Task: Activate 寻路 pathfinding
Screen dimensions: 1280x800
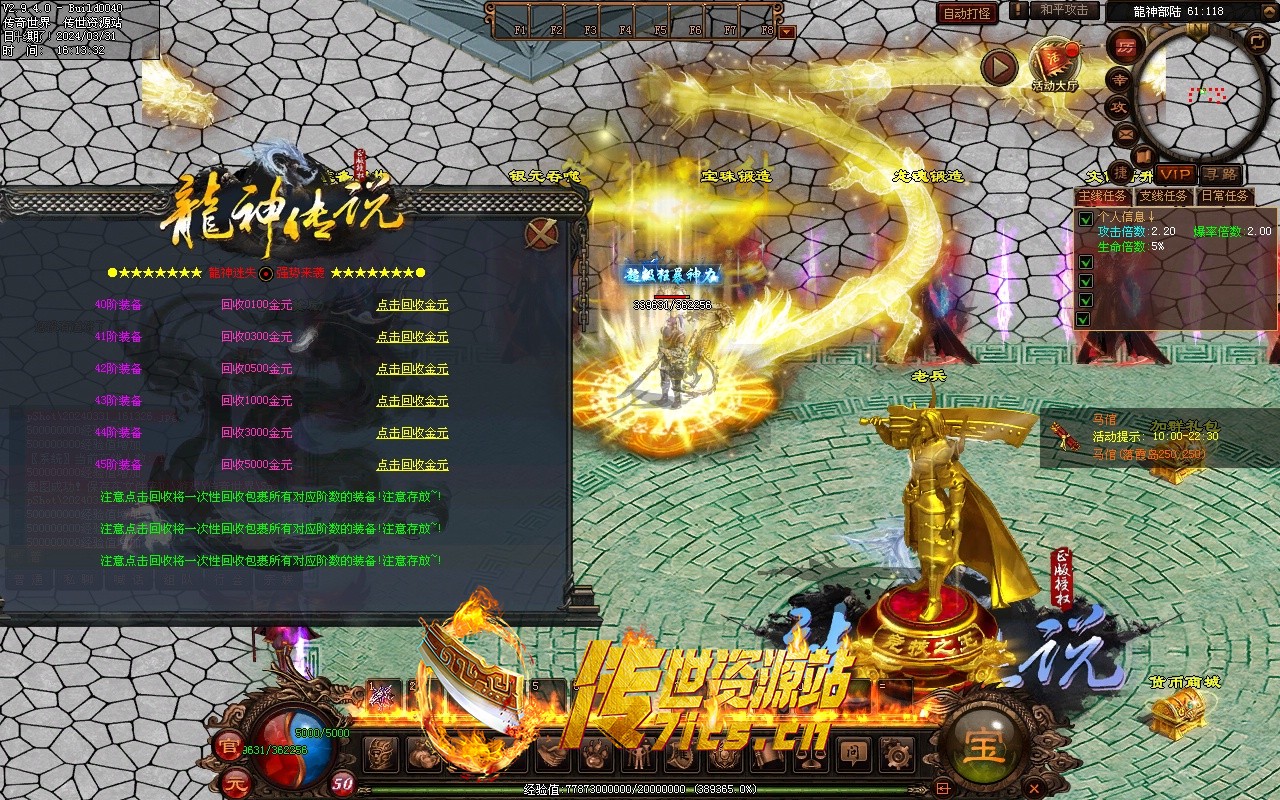Action: 1220,174
